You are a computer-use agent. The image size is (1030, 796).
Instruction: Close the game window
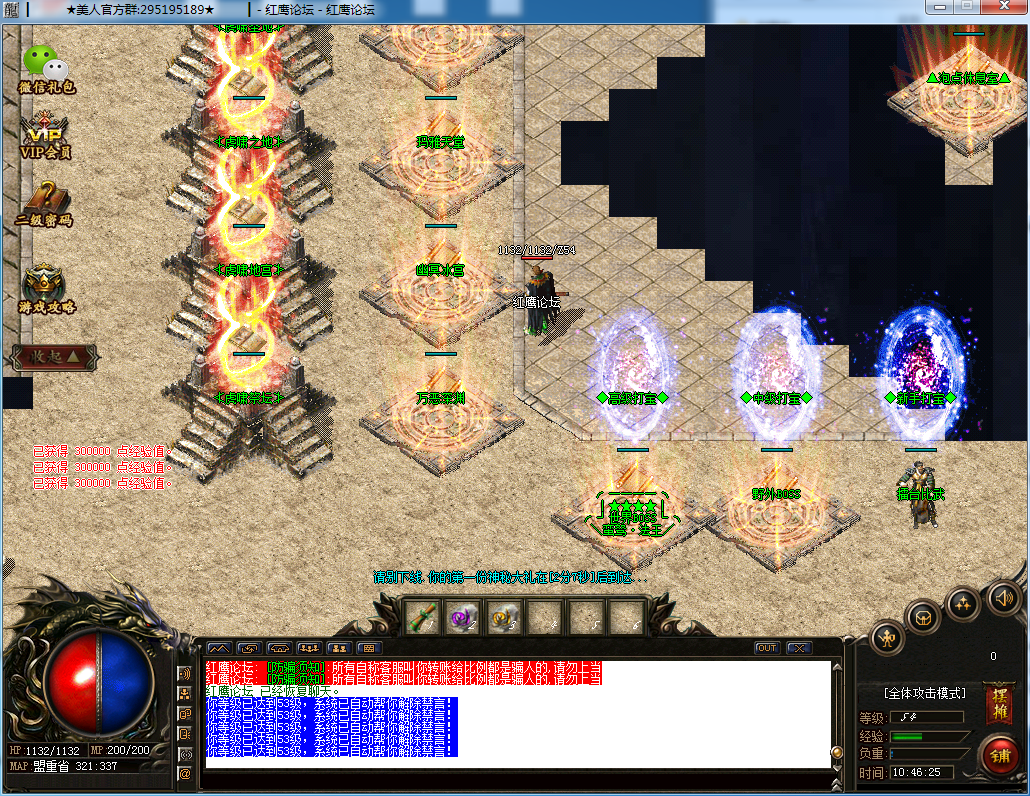pyautogui.click(x=1004, y=8)
